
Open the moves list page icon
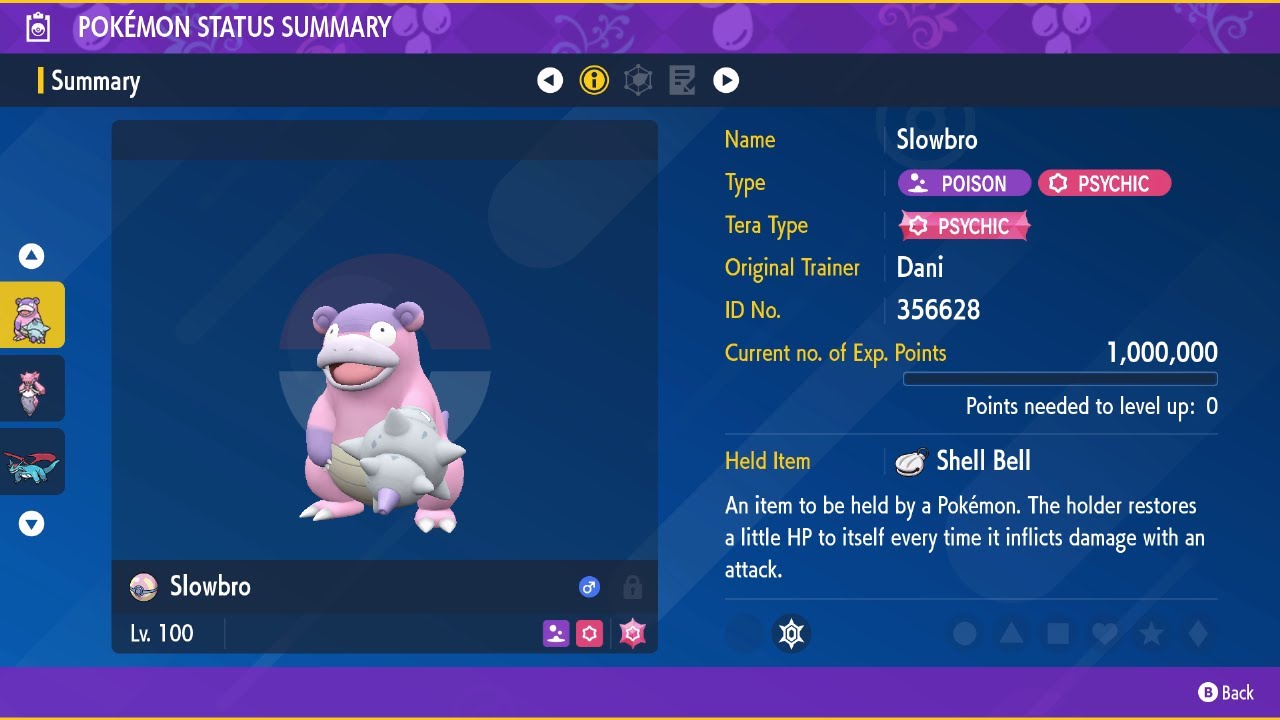click(682, 80)
